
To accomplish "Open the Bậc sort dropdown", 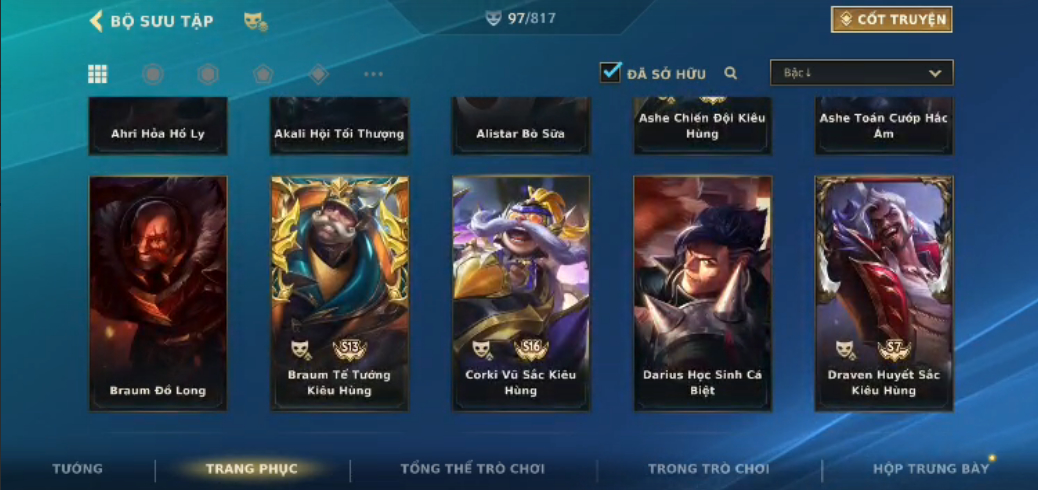I will pos(861,73).
